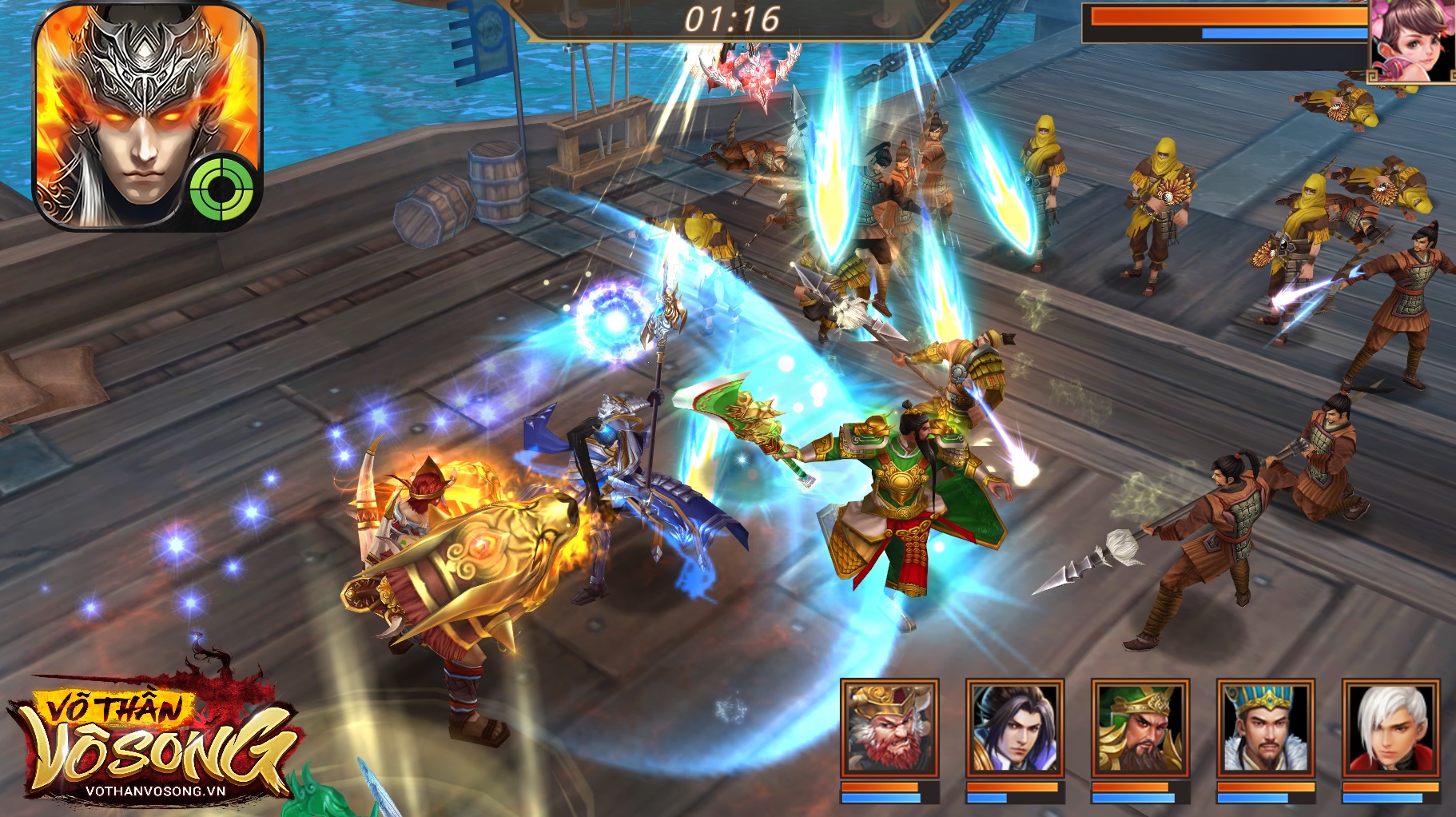Choose the purple-haired hero portrait
This screenshot has width=1456, height=817.
tap(1014, 728)
